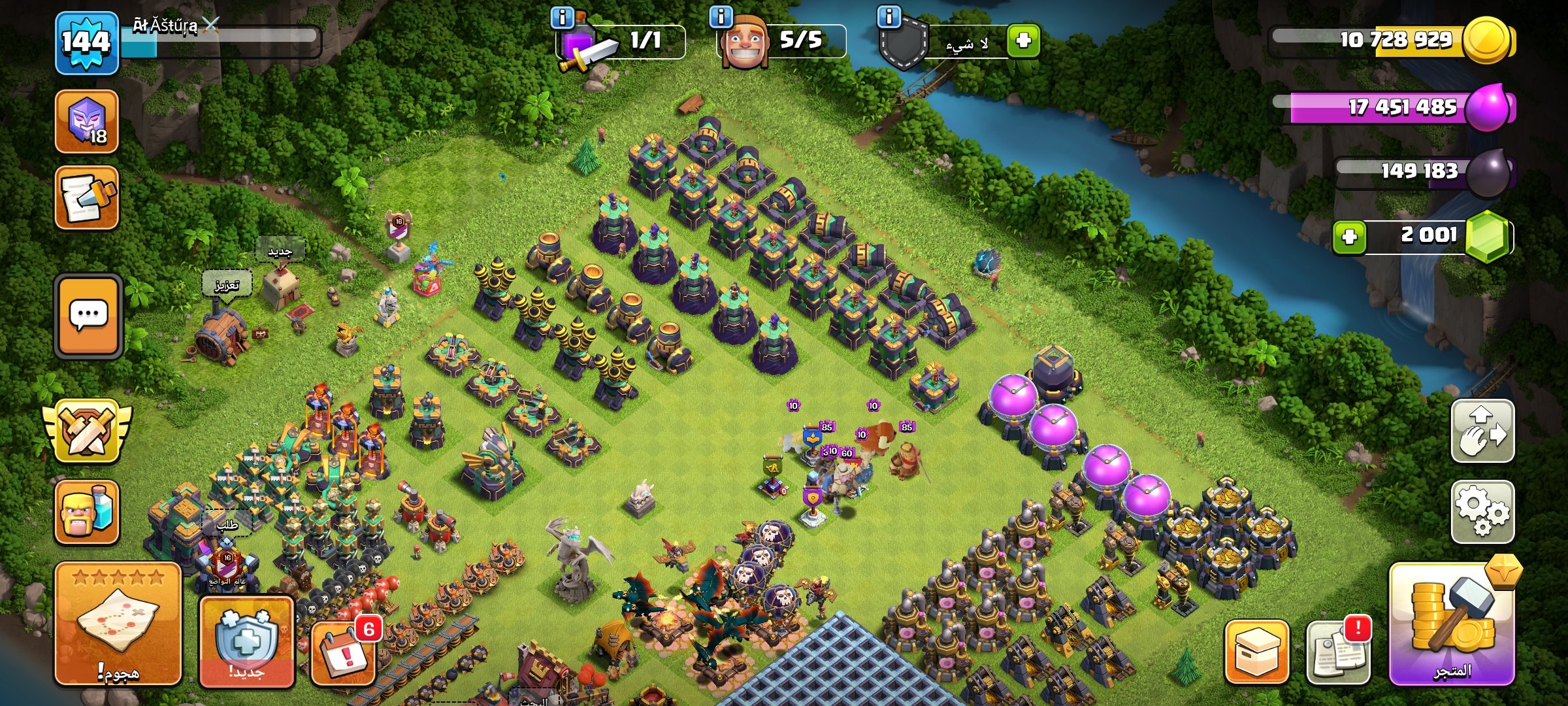Open the settings gears button

click(x=1482, y=512)
